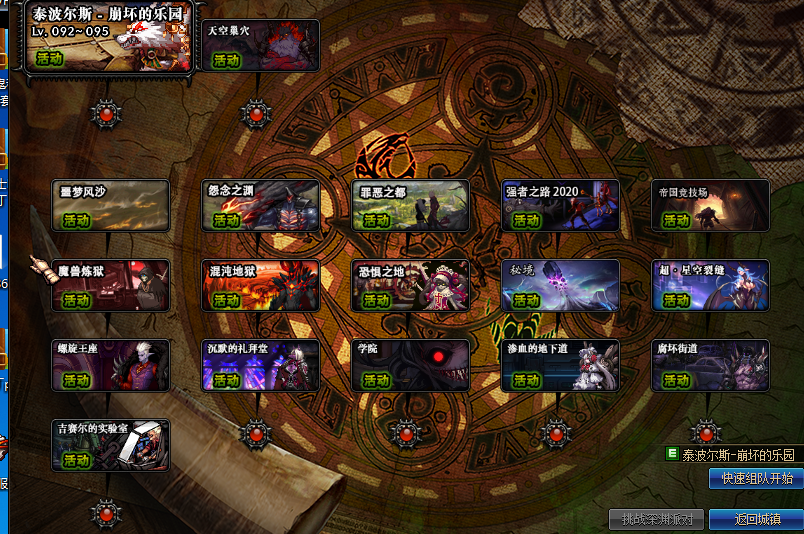Click the 学院 dungeon tile
This screenshot has height=534, width=804.
pyautogui.click(x=411, y=365)
